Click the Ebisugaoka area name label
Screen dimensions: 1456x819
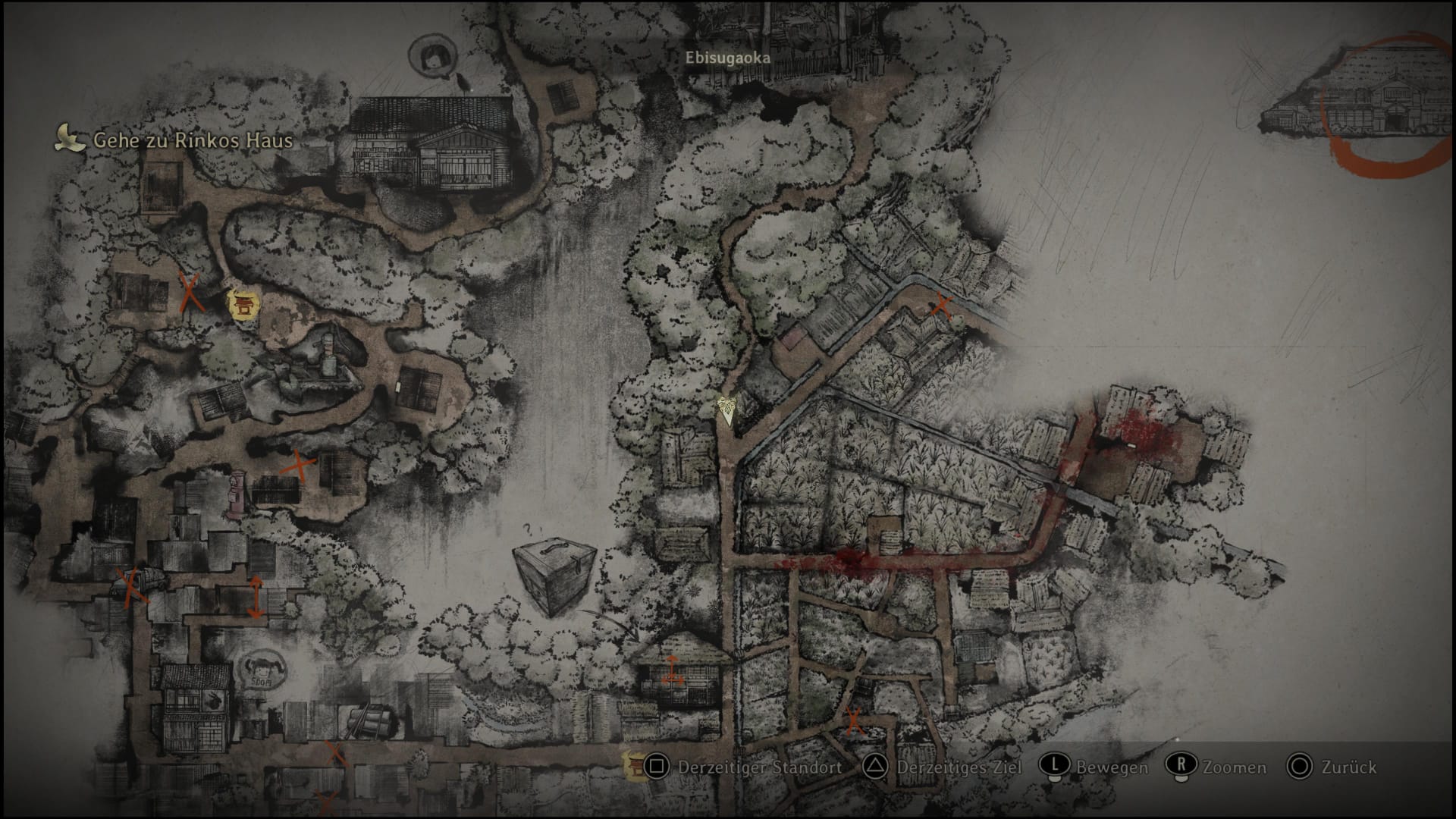pos(727,58)
